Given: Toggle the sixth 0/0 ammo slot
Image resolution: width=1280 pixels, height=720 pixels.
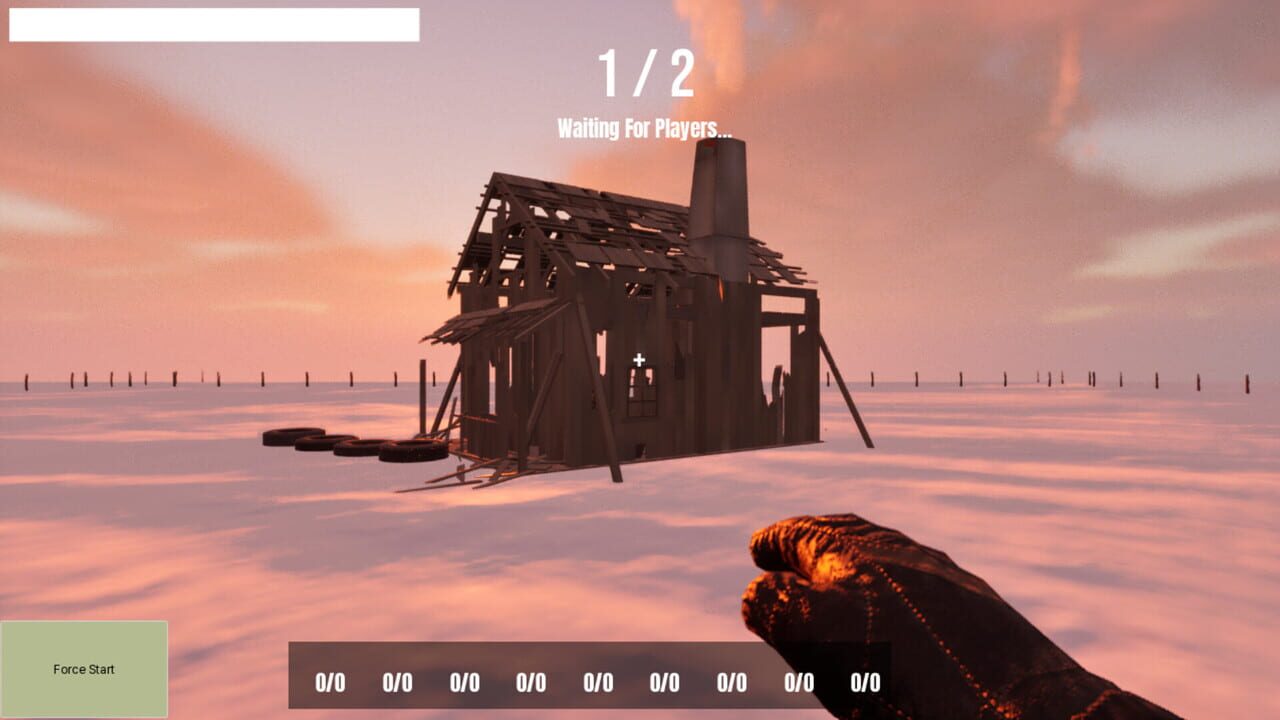Looking at the screenshot, I should [x=665, y=683].
